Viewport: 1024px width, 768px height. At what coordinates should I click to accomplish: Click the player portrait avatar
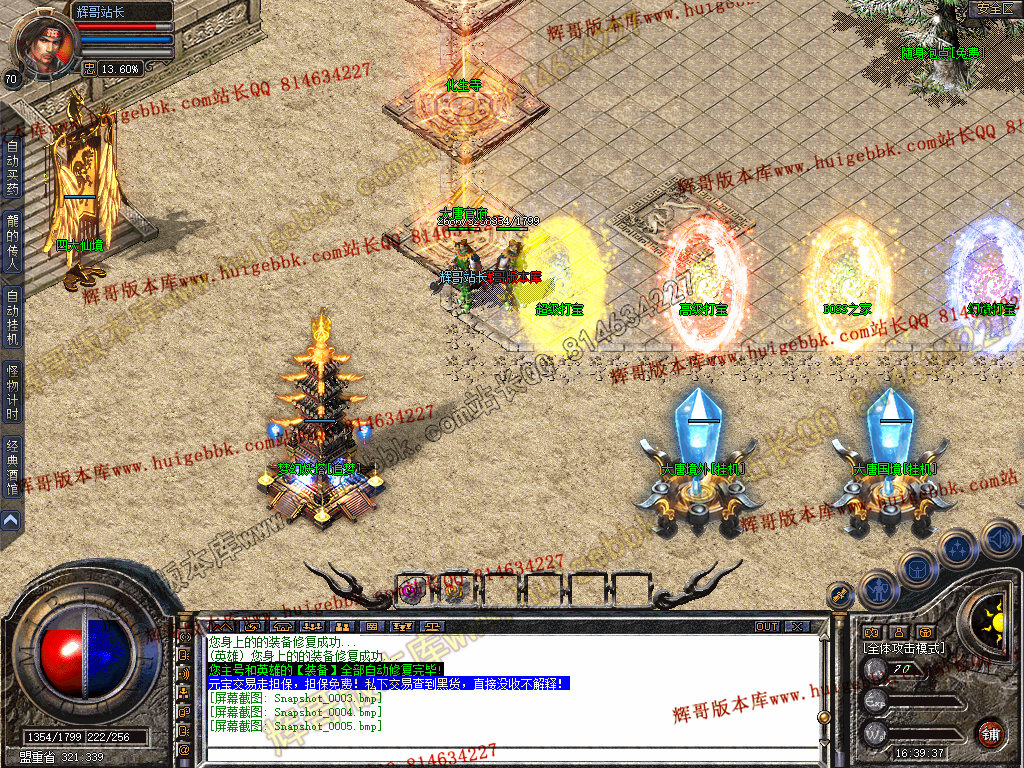47,40
